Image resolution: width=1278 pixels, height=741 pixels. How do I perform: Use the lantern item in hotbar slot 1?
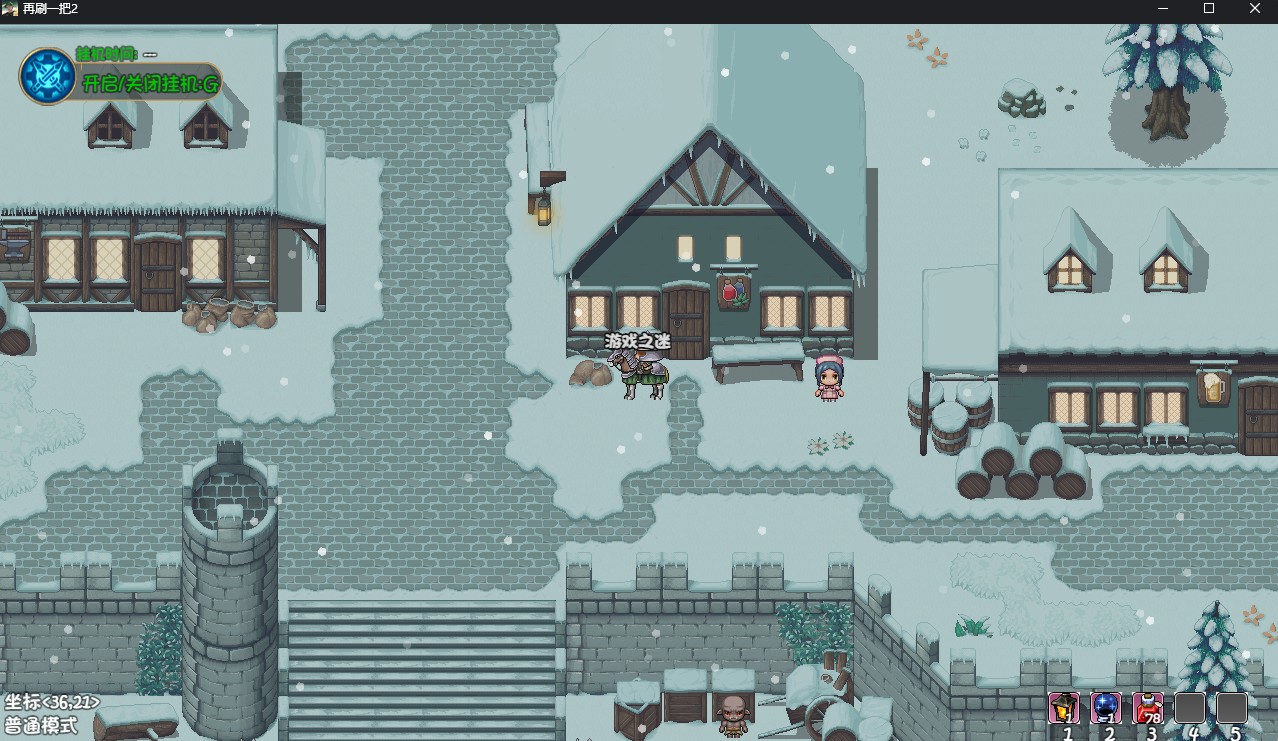coord(1063,708)
